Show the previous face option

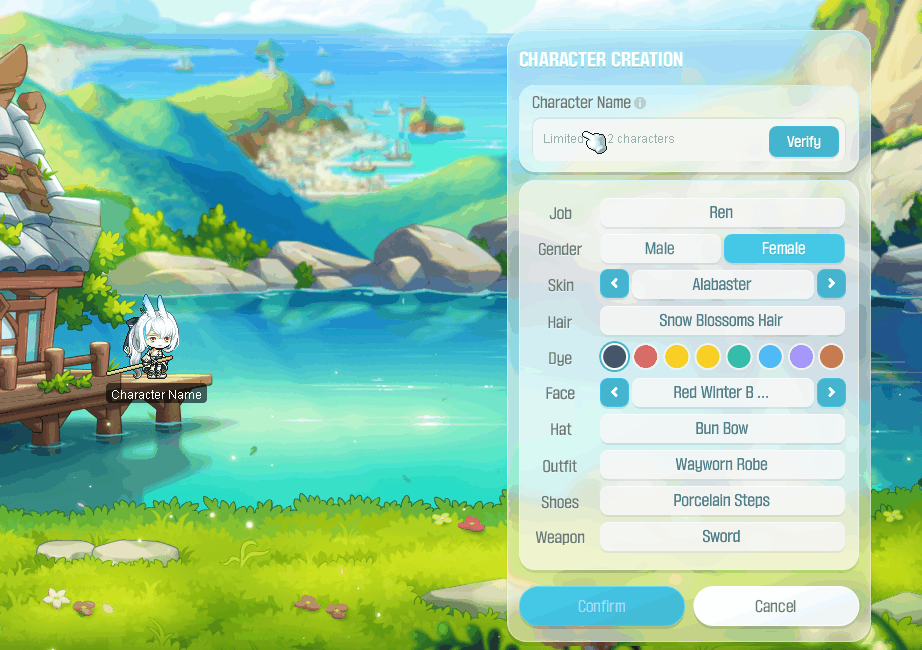(614, 392)
